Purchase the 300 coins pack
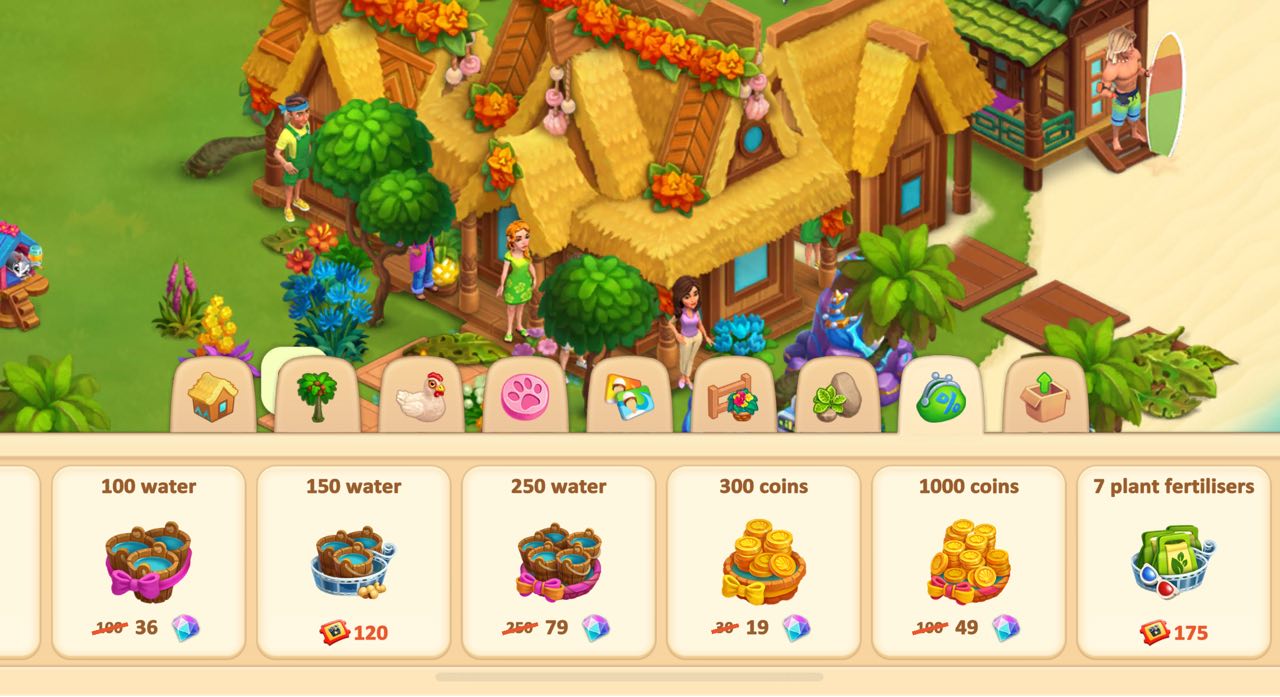The image size is (1280, 697). pyautogui.click(x=763, y=561)
